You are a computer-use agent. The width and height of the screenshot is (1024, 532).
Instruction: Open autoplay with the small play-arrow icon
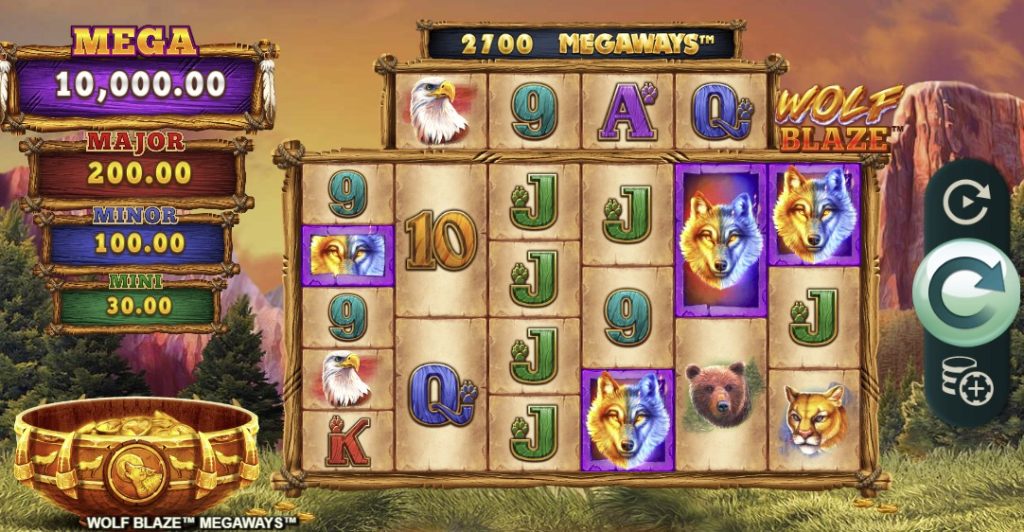[966, 204]
